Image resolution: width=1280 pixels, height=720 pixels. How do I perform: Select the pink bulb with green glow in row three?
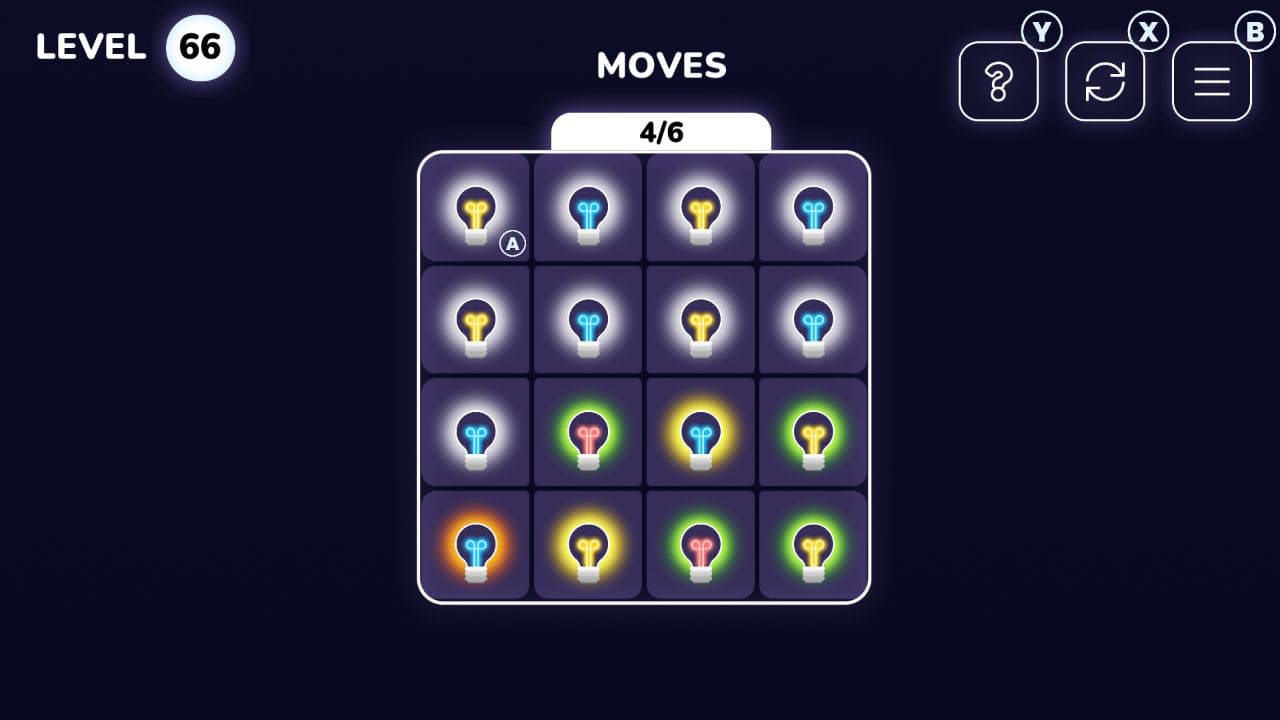coord(587,434)
